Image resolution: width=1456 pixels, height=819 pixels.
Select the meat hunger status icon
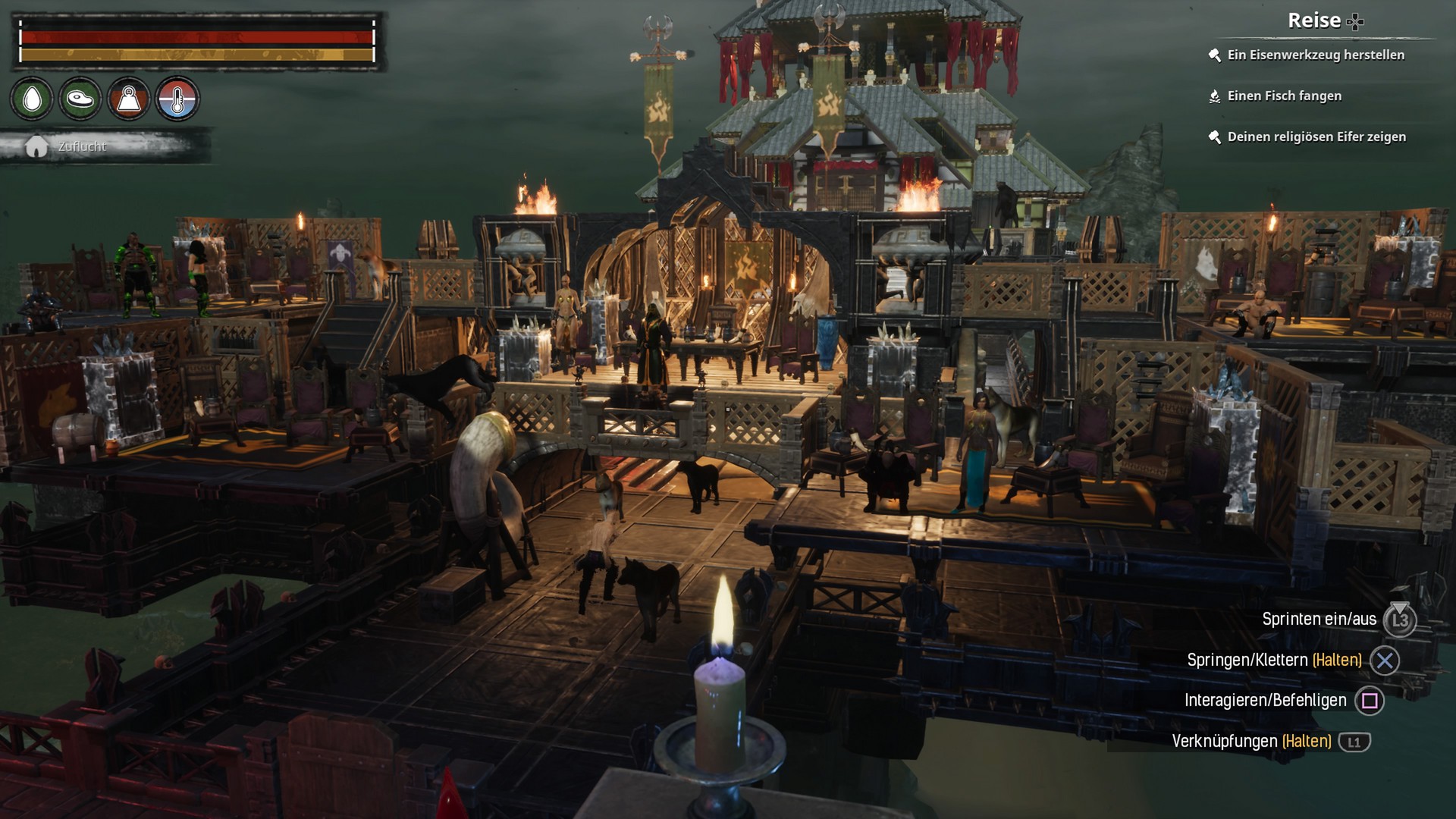click(x=80, y=99)
